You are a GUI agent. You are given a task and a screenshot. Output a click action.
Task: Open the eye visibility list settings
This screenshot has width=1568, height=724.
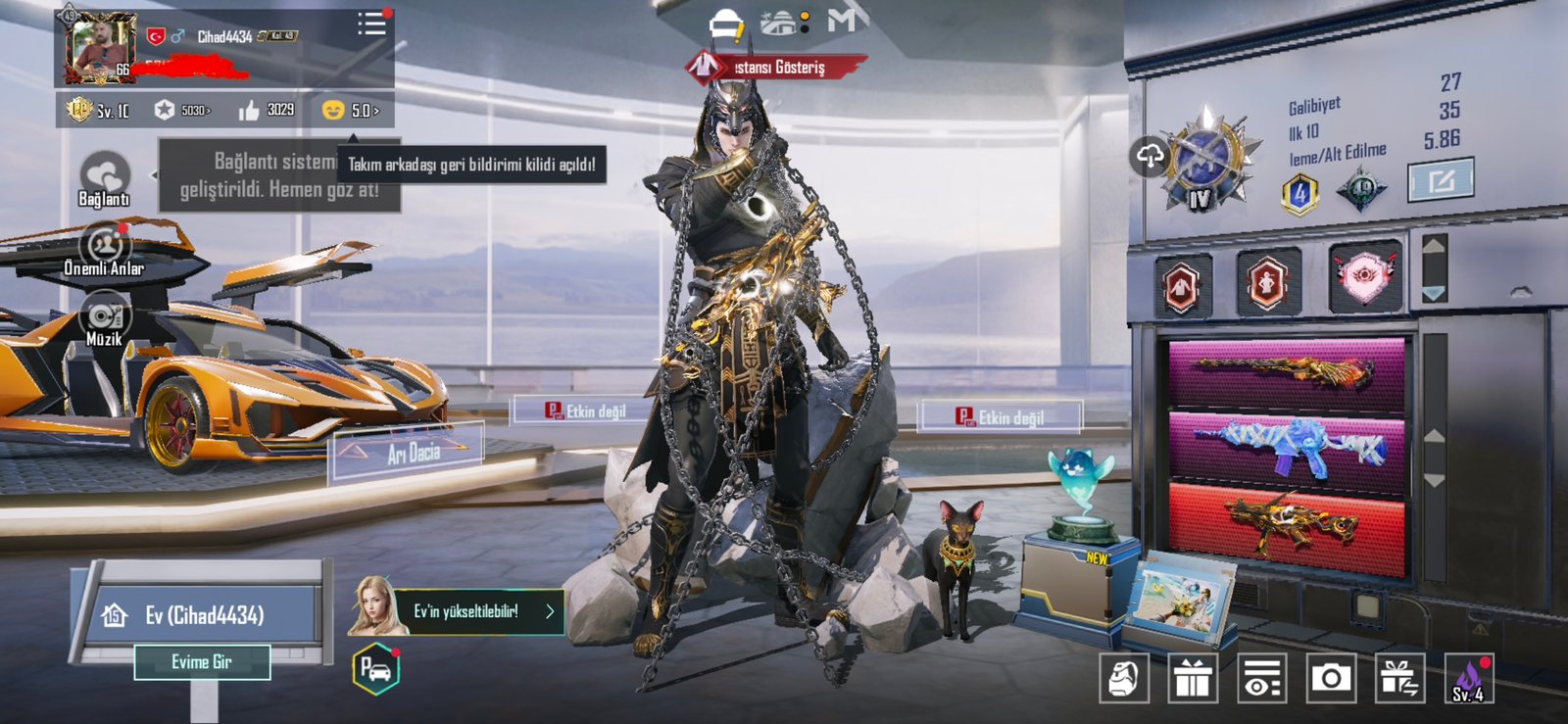click(x=1261, y=678)
